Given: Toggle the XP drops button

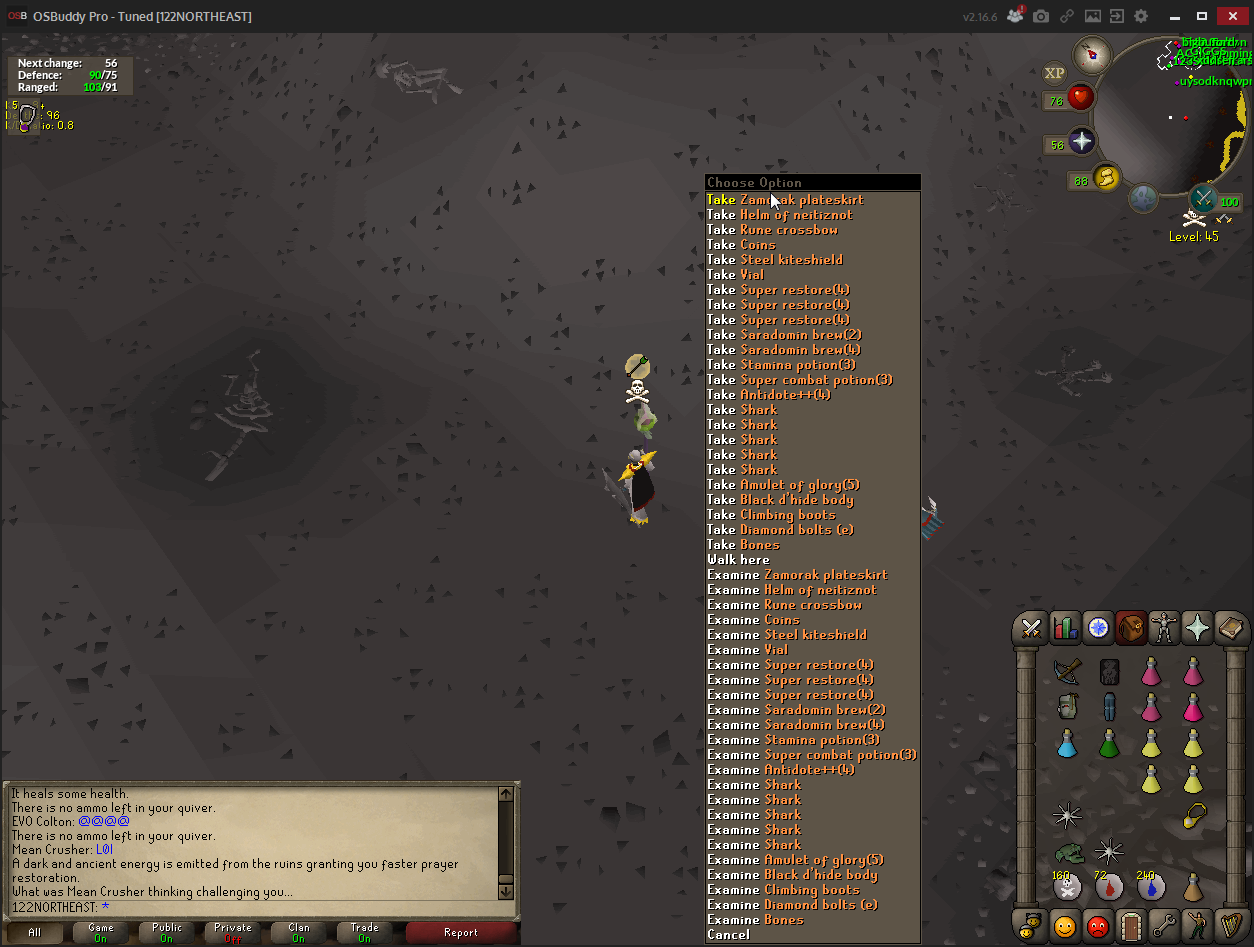Looking at the screenshot, I should tap(1055, 73).
